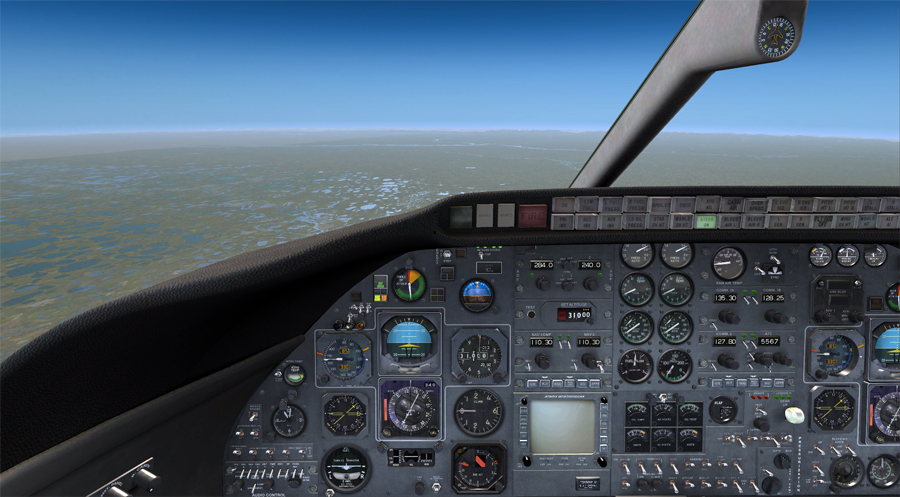Click the NAV1 frequency readout

tap(543, 342)
